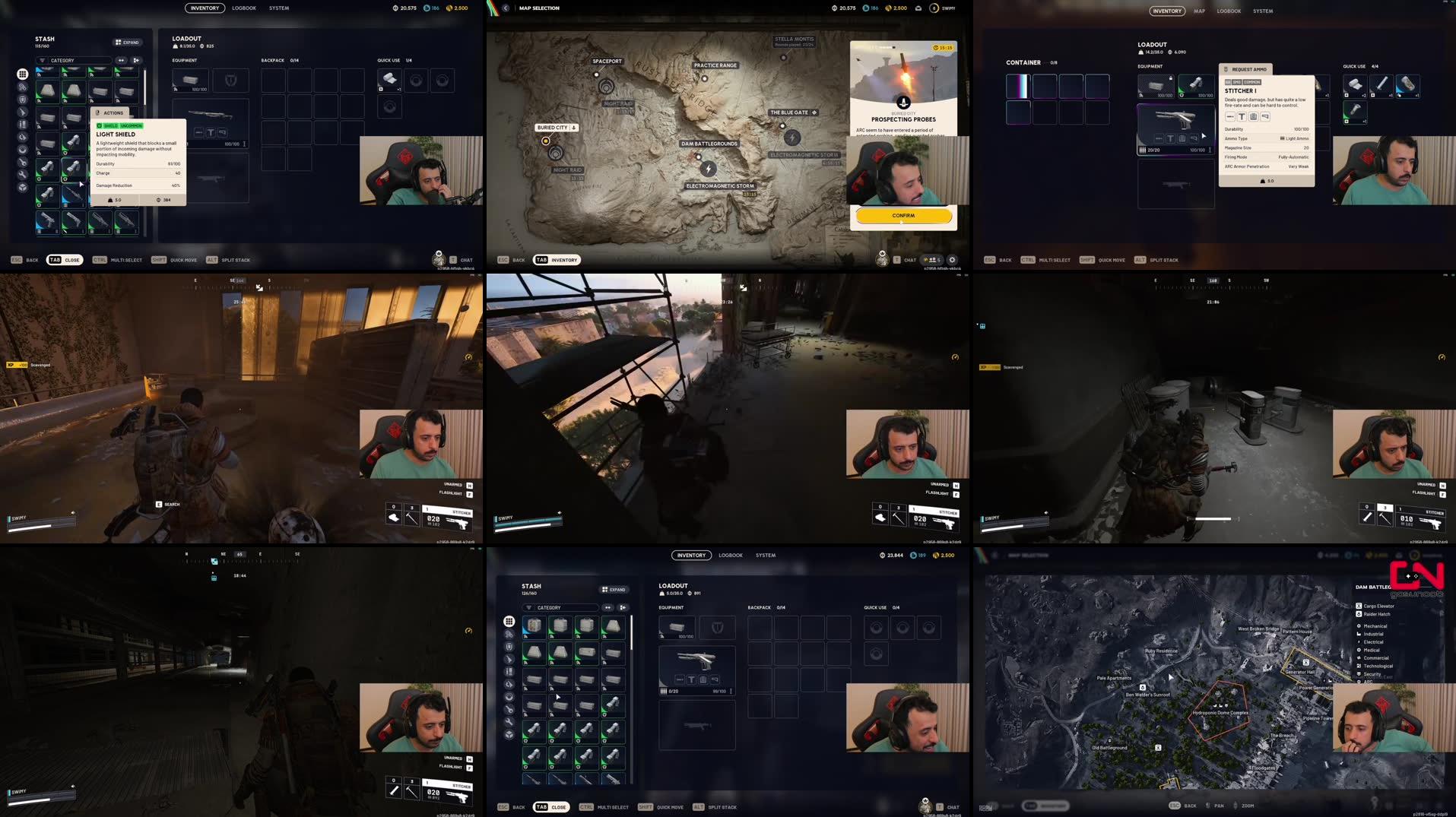Image resolution: width=1456 pixels, height=817 pixels.
Task: Click the back chevron next to Map Selection
Action: (x=505, y=8)
